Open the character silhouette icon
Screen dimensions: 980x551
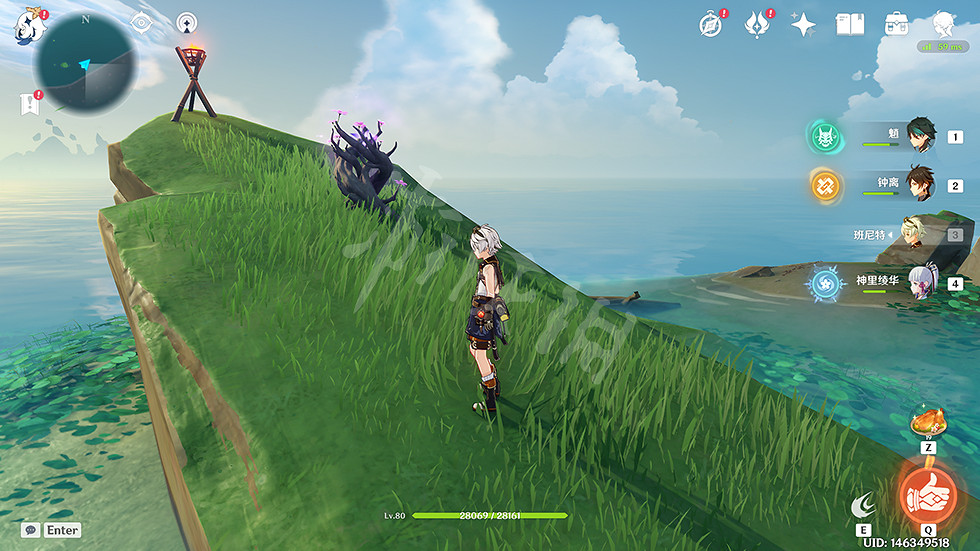(943, 24)
